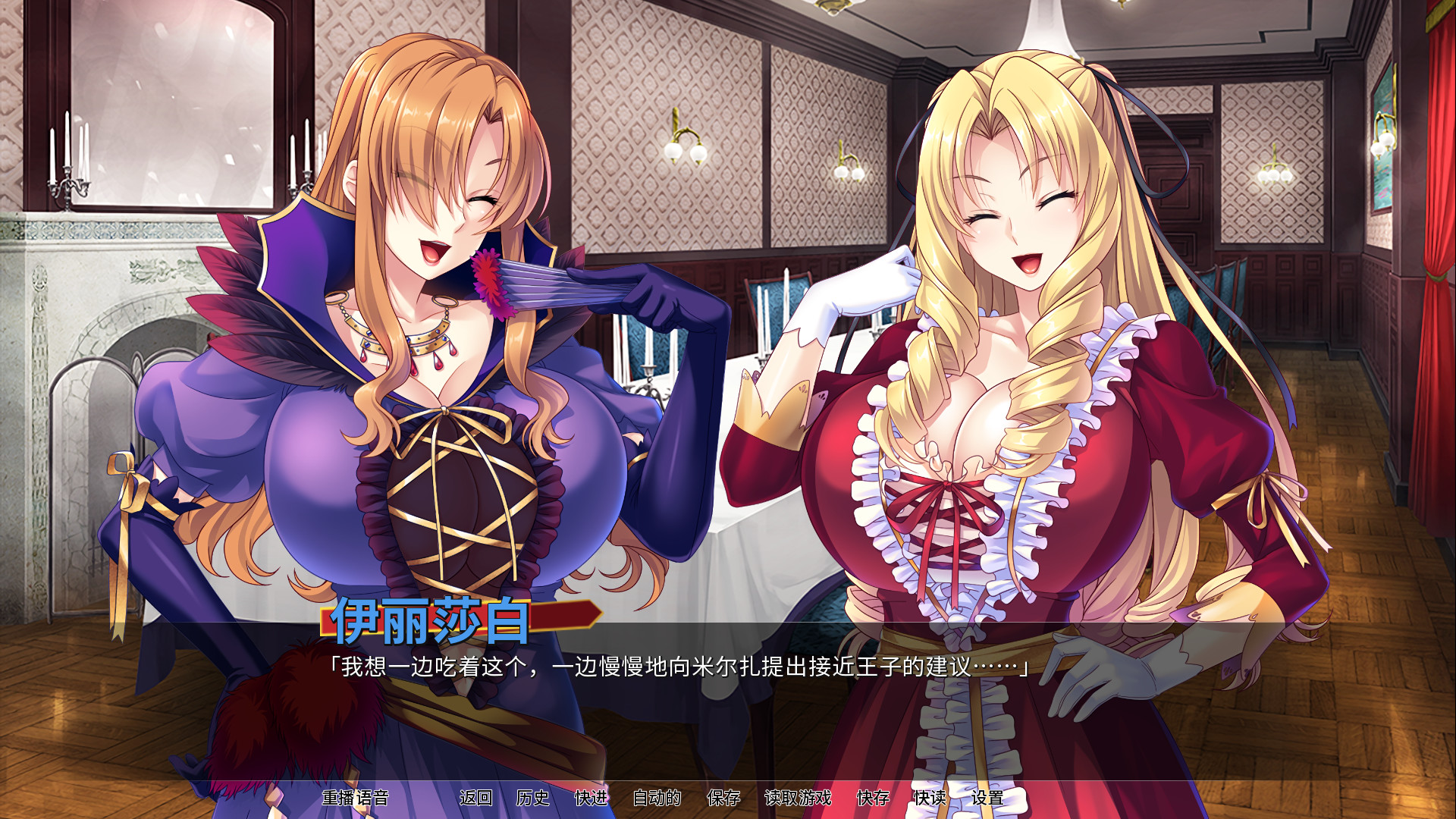Open the 保存 save menu
The image size is (1456, 819).
(x=723, y=798)
